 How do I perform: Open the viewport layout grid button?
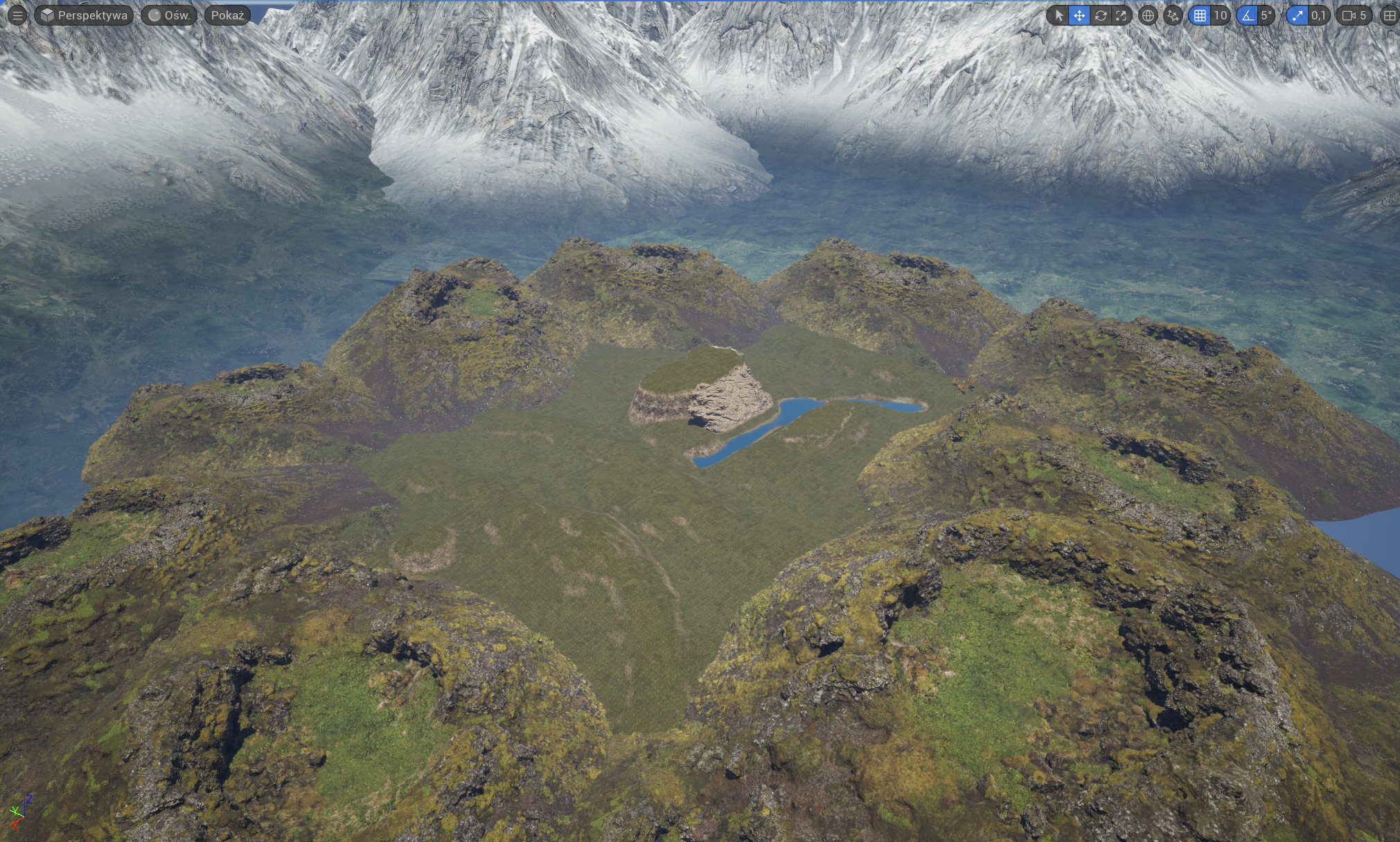pos(1390,15)
